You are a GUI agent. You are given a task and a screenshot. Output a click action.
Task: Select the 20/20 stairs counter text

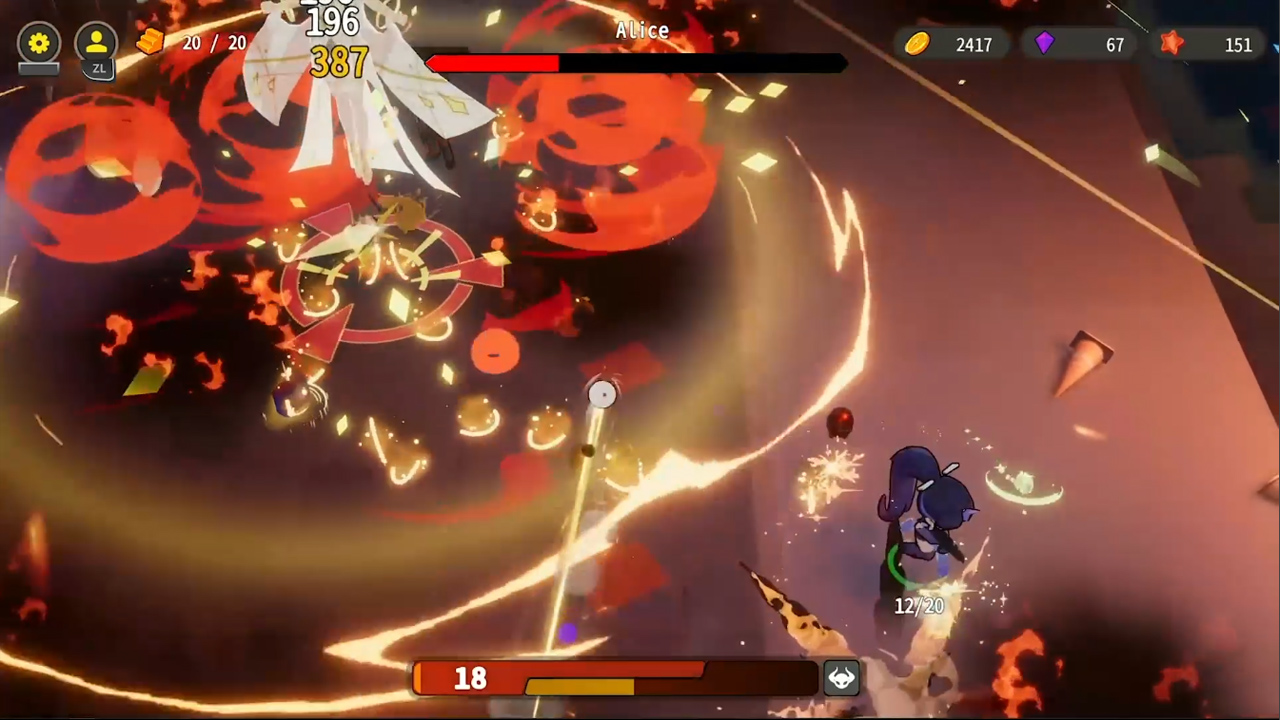(214, 43)
